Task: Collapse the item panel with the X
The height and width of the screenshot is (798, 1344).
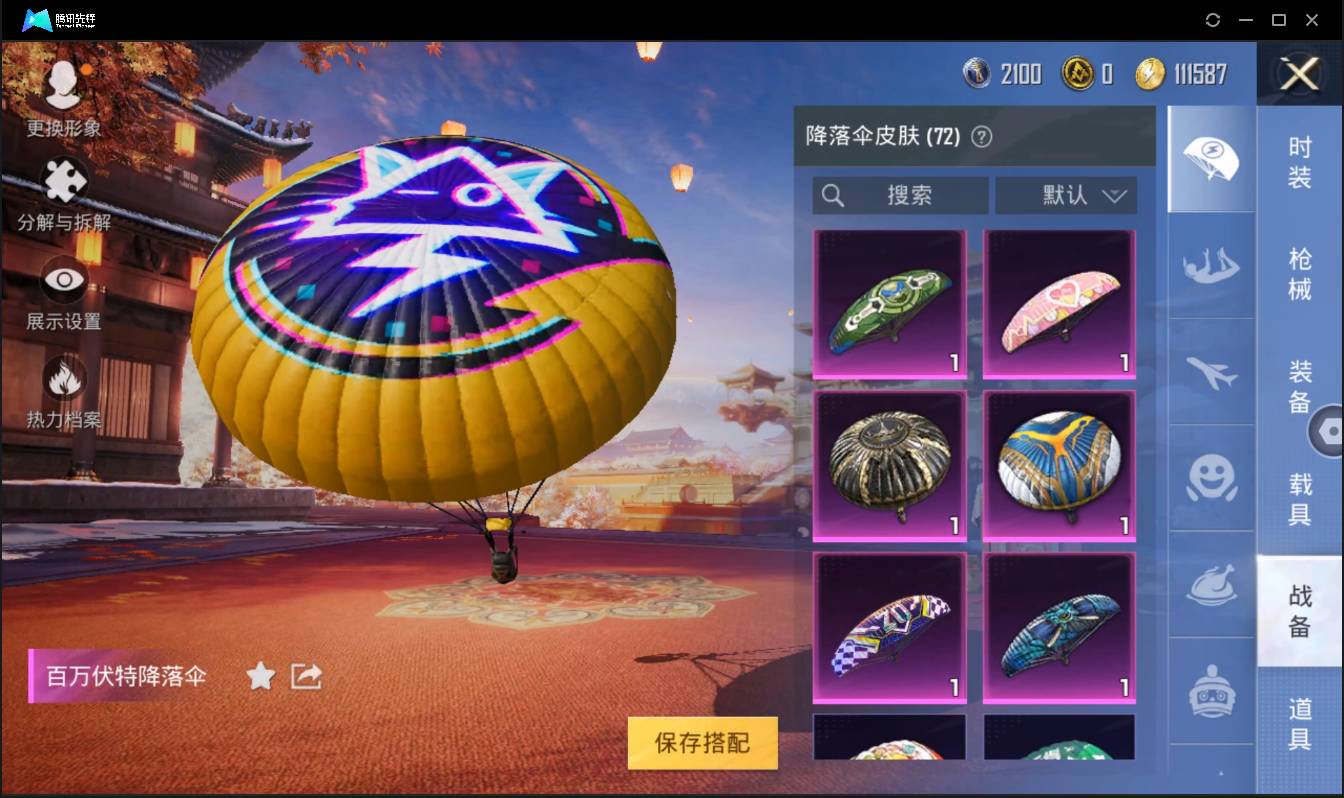Action: click(x=1298, y=75)
